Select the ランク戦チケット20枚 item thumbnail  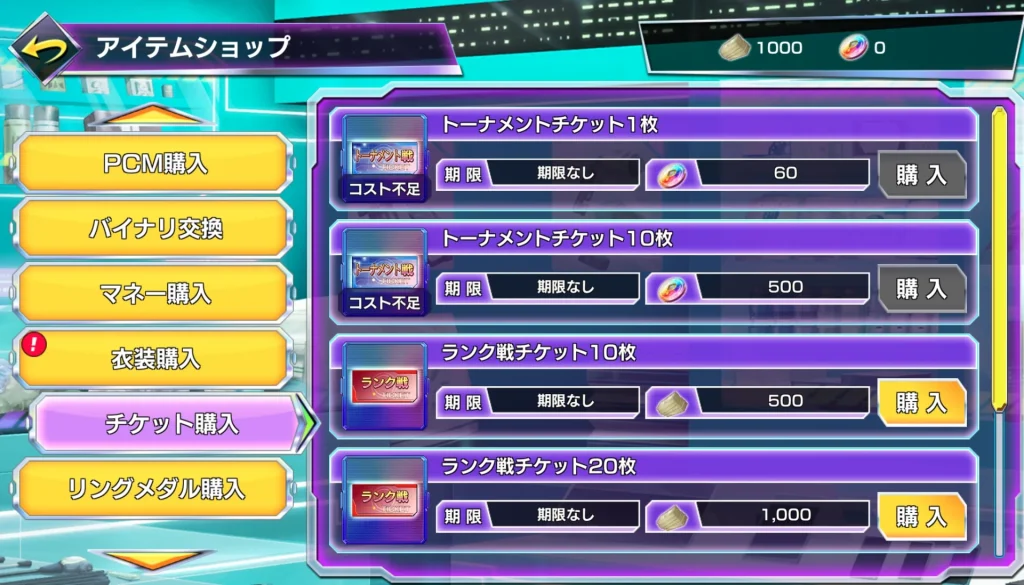click(x=385, y=500)
